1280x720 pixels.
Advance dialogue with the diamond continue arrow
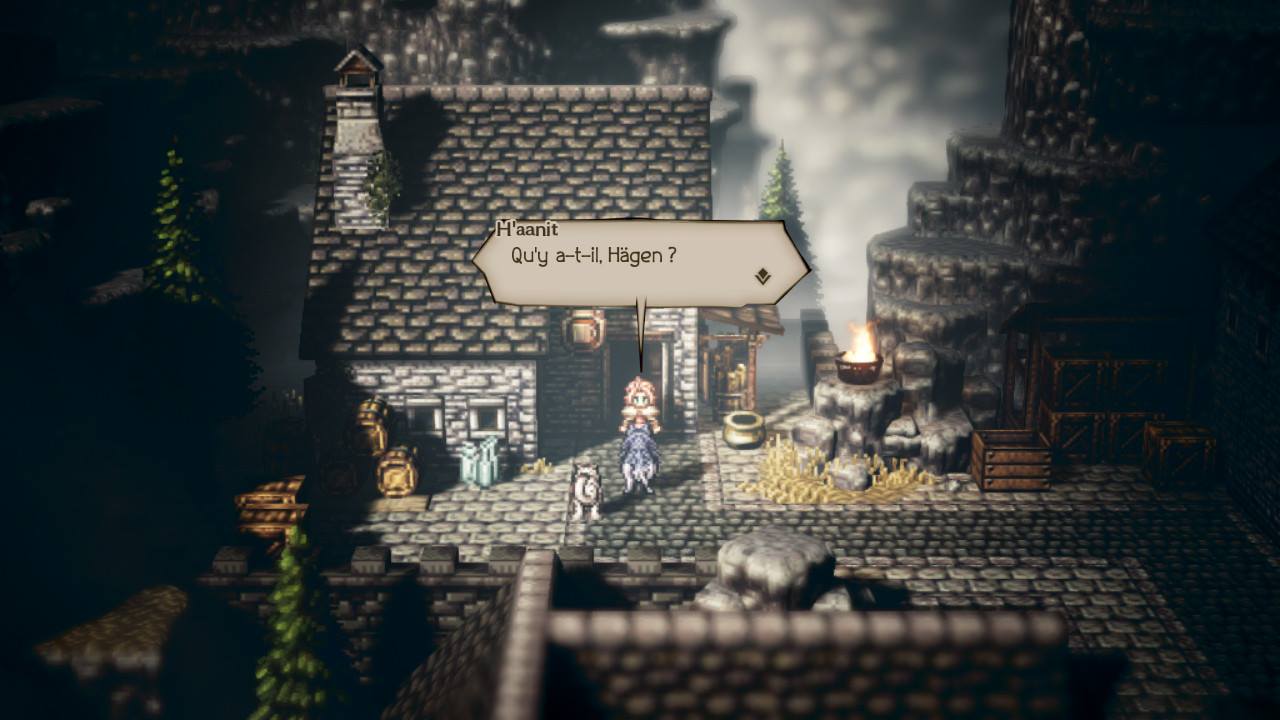(762, 275)
